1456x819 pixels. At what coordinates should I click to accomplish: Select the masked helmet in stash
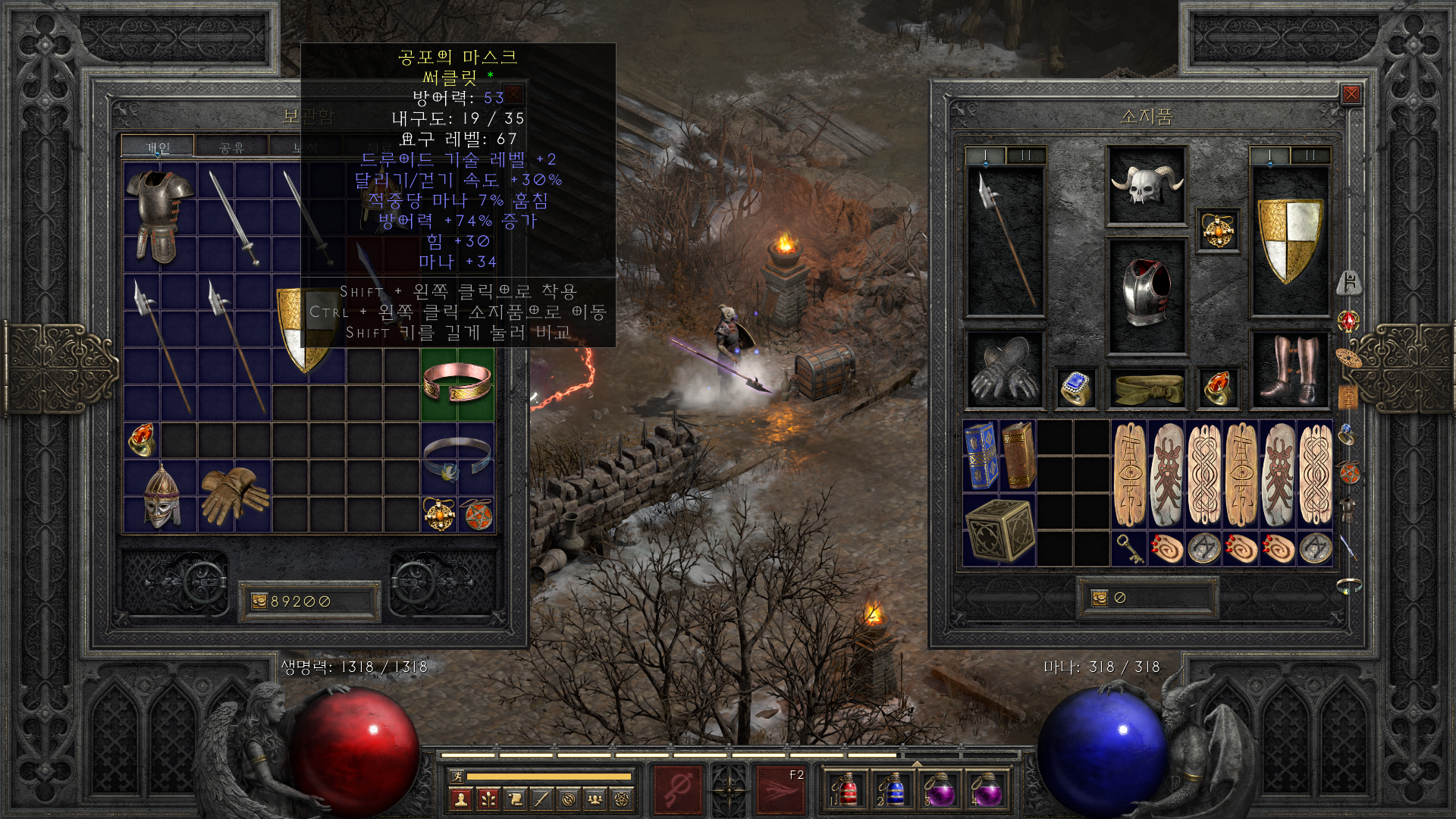161,496
